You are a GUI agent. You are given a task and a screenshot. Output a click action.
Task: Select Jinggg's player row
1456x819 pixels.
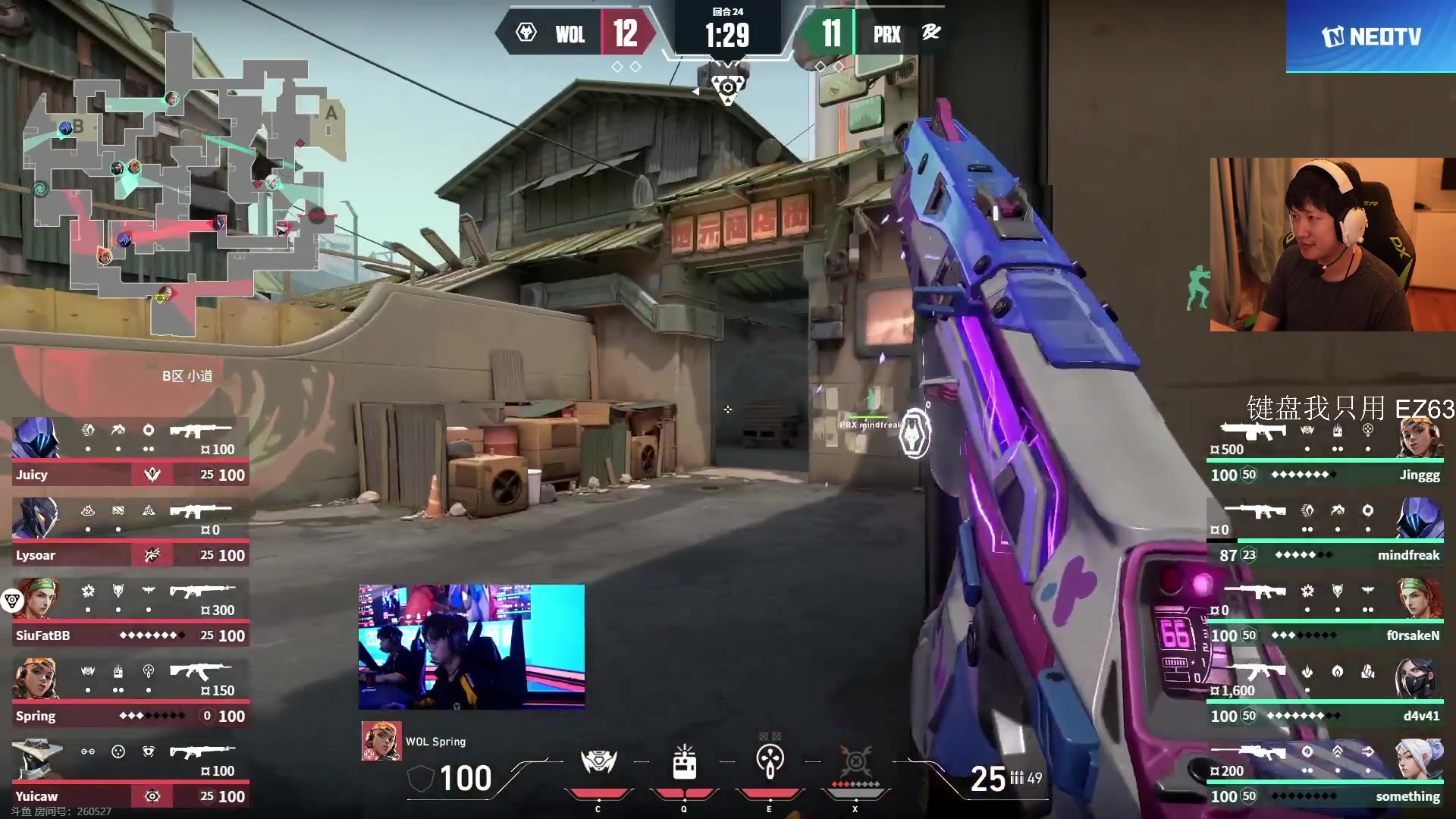click(x=1326, y=452)
